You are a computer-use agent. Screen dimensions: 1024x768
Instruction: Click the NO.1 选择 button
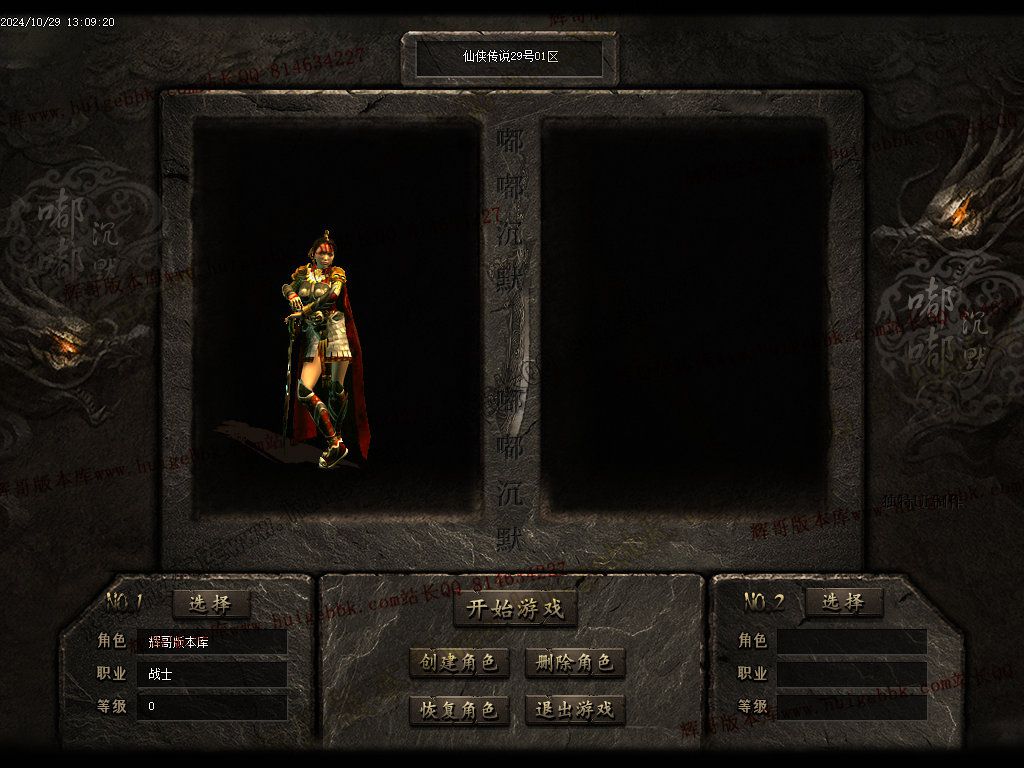[211, 603]
